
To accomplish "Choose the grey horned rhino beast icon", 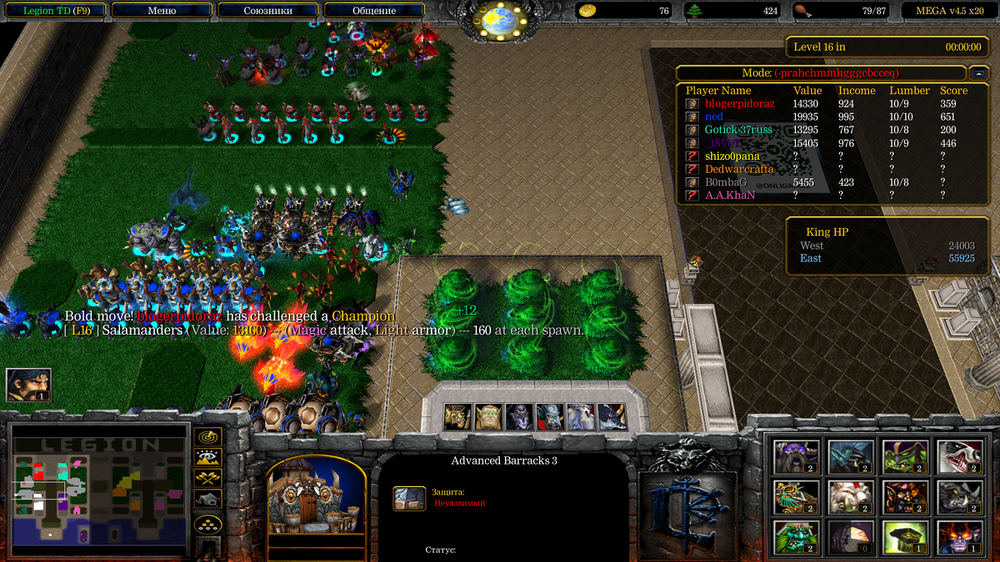I will [x=958, y=497].
